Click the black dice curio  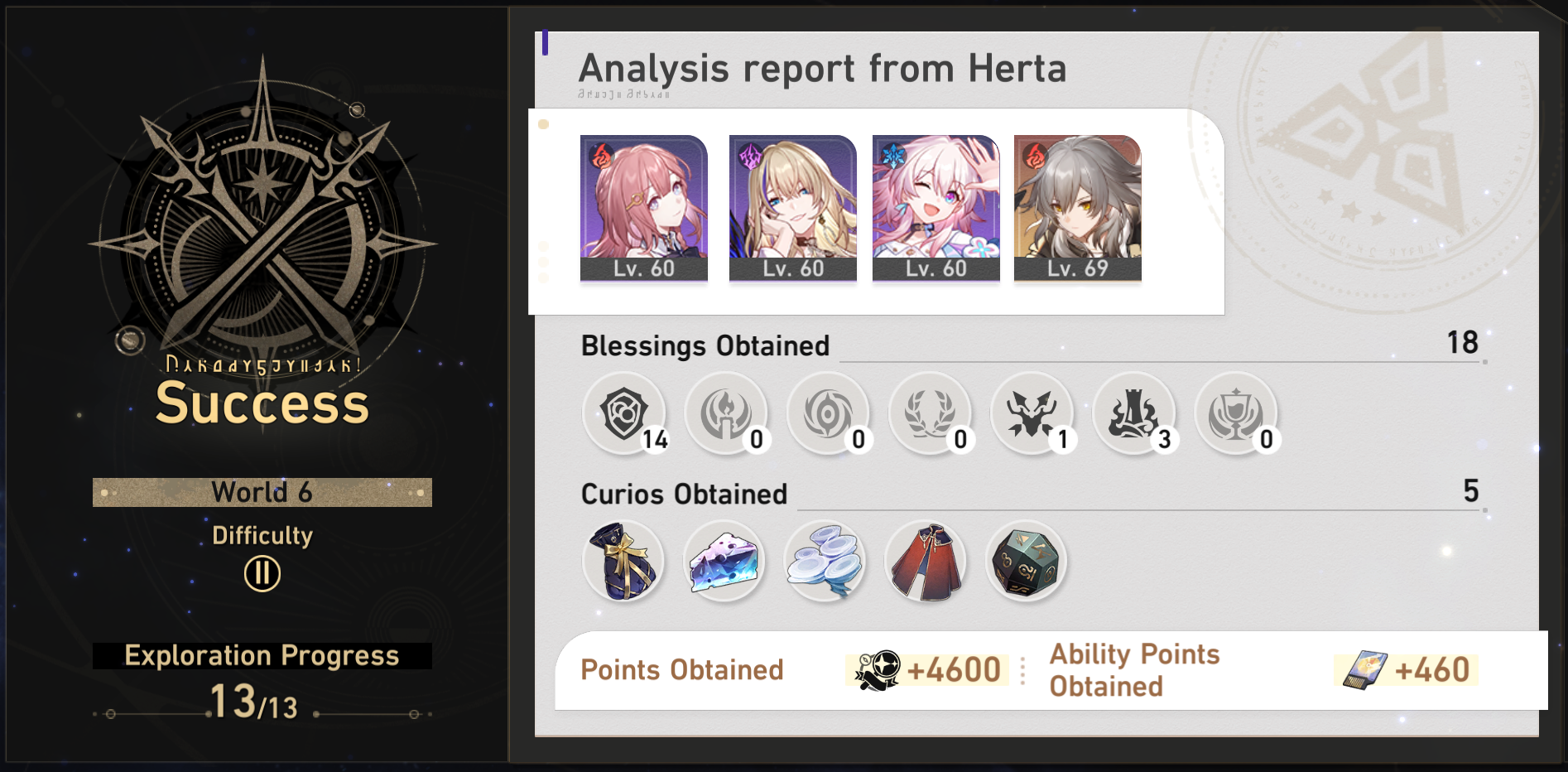1027,562
